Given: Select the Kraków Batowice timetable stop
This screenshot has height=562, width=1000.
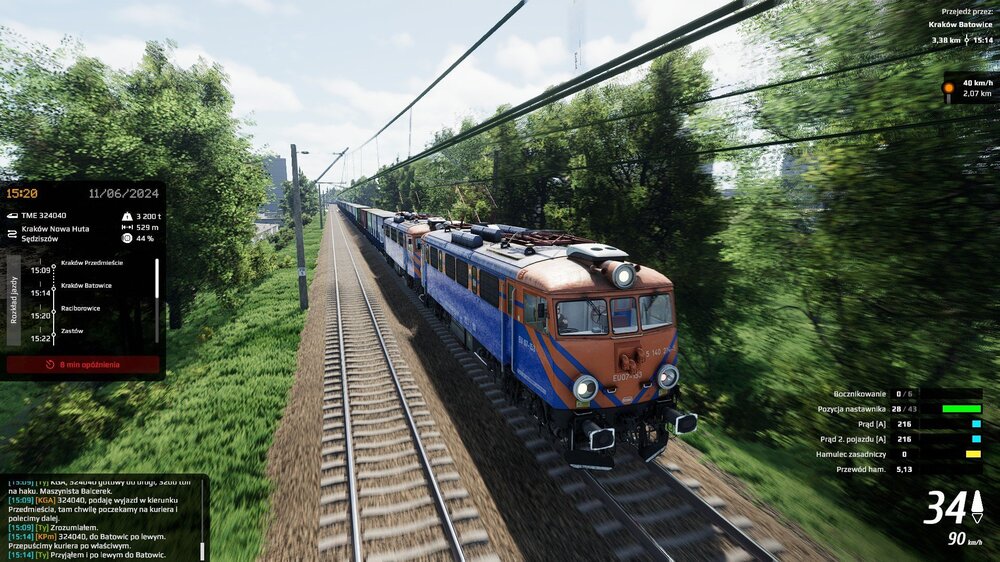Looking at the screenshot, I should tap(86, 285).
